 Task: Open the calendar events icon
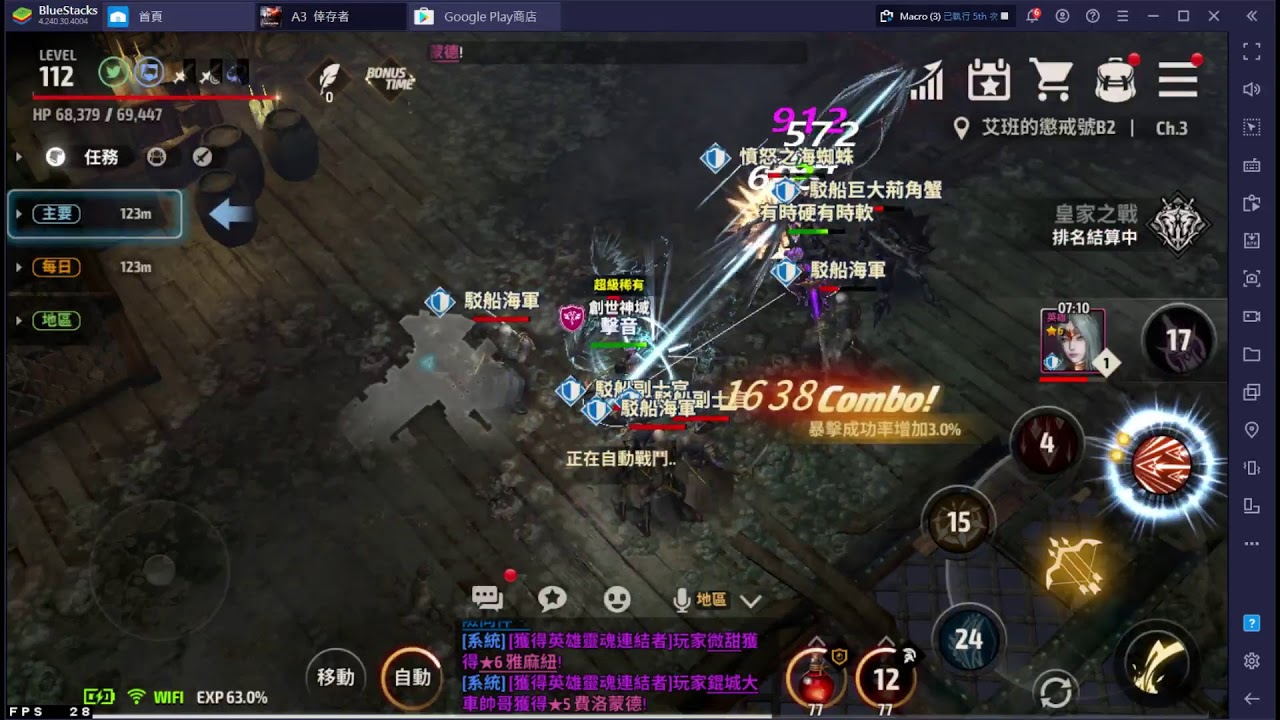coord(989,79)
